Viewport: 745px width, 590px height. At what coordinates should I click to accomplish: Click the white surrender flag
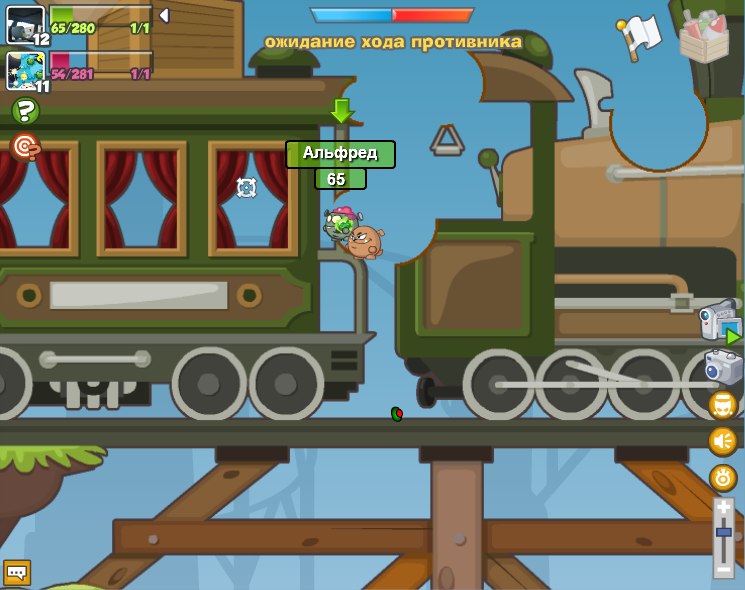click(x=641, y=36)
